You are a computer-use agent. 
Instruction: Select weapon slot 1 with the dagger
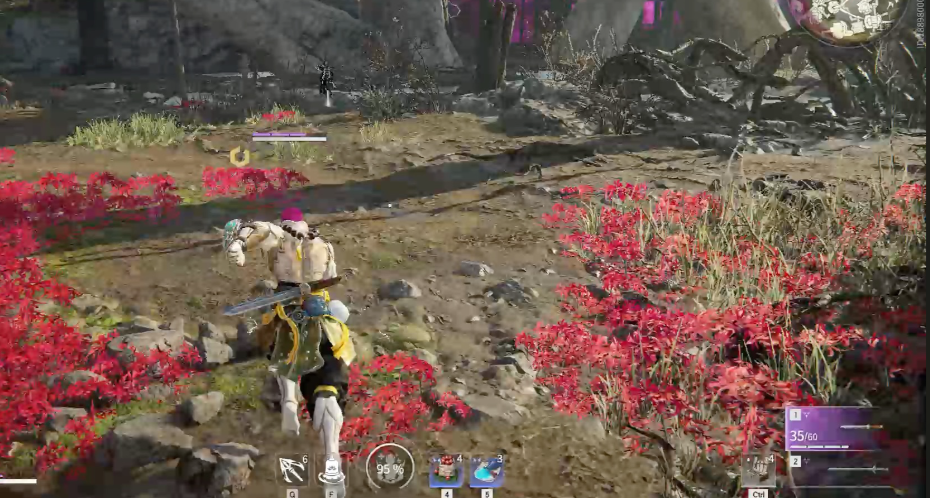[x=838, y=426]
